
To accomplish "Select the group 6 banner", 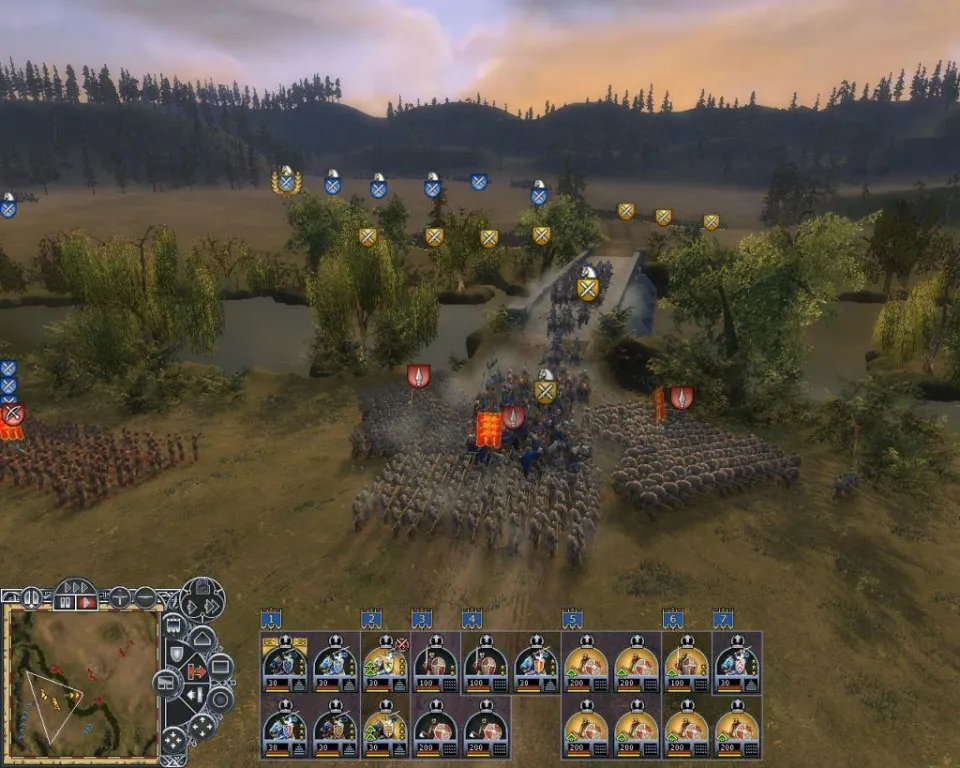I will [x=673, y=619].
